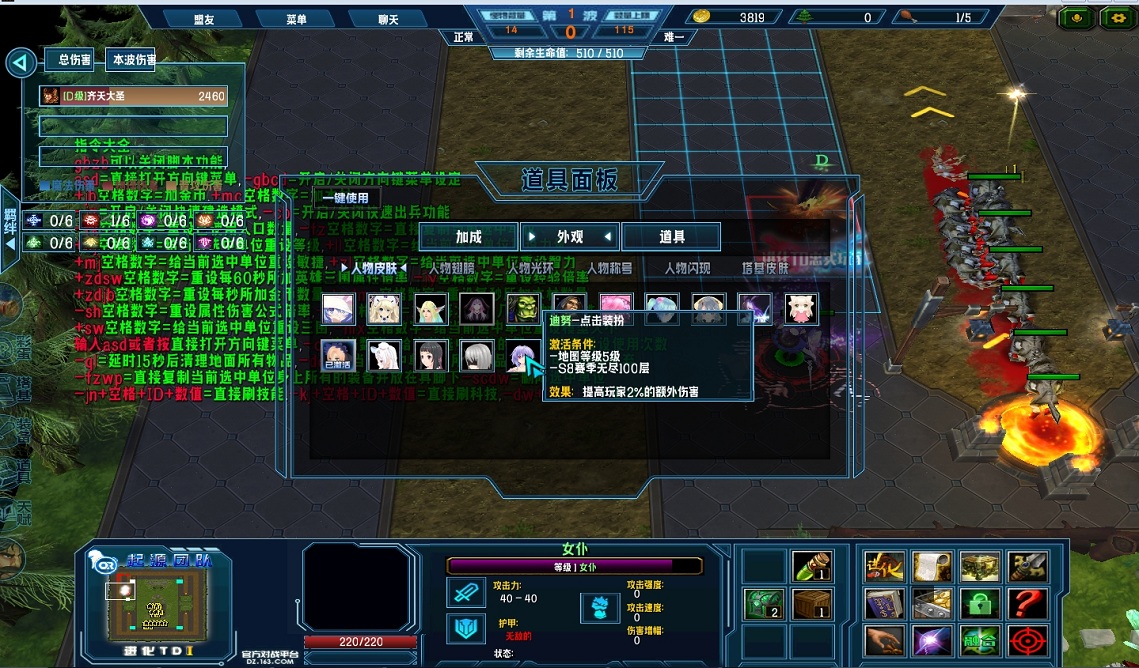Use the green potion inventory item

(811, 567)
